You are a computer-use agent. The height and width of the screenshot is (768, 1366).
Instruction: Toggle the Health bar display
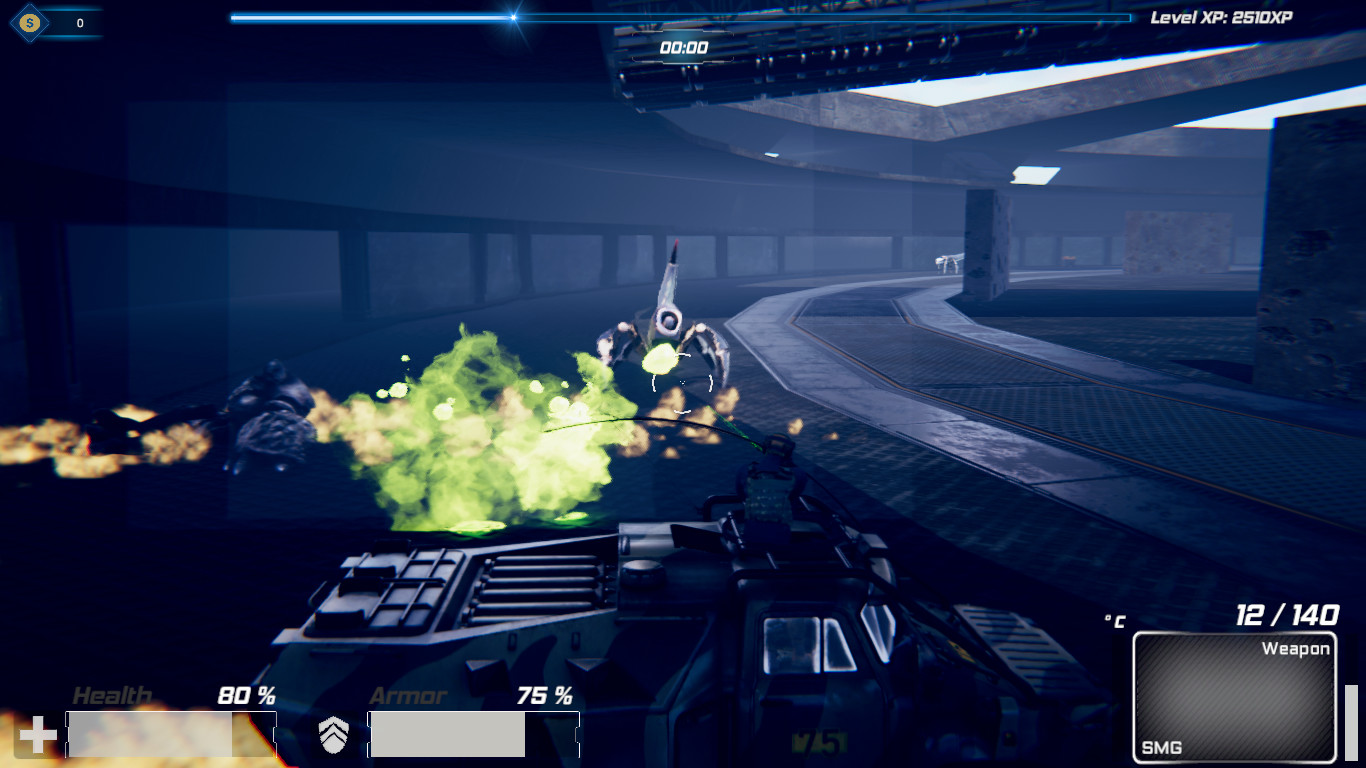(172, 732)
